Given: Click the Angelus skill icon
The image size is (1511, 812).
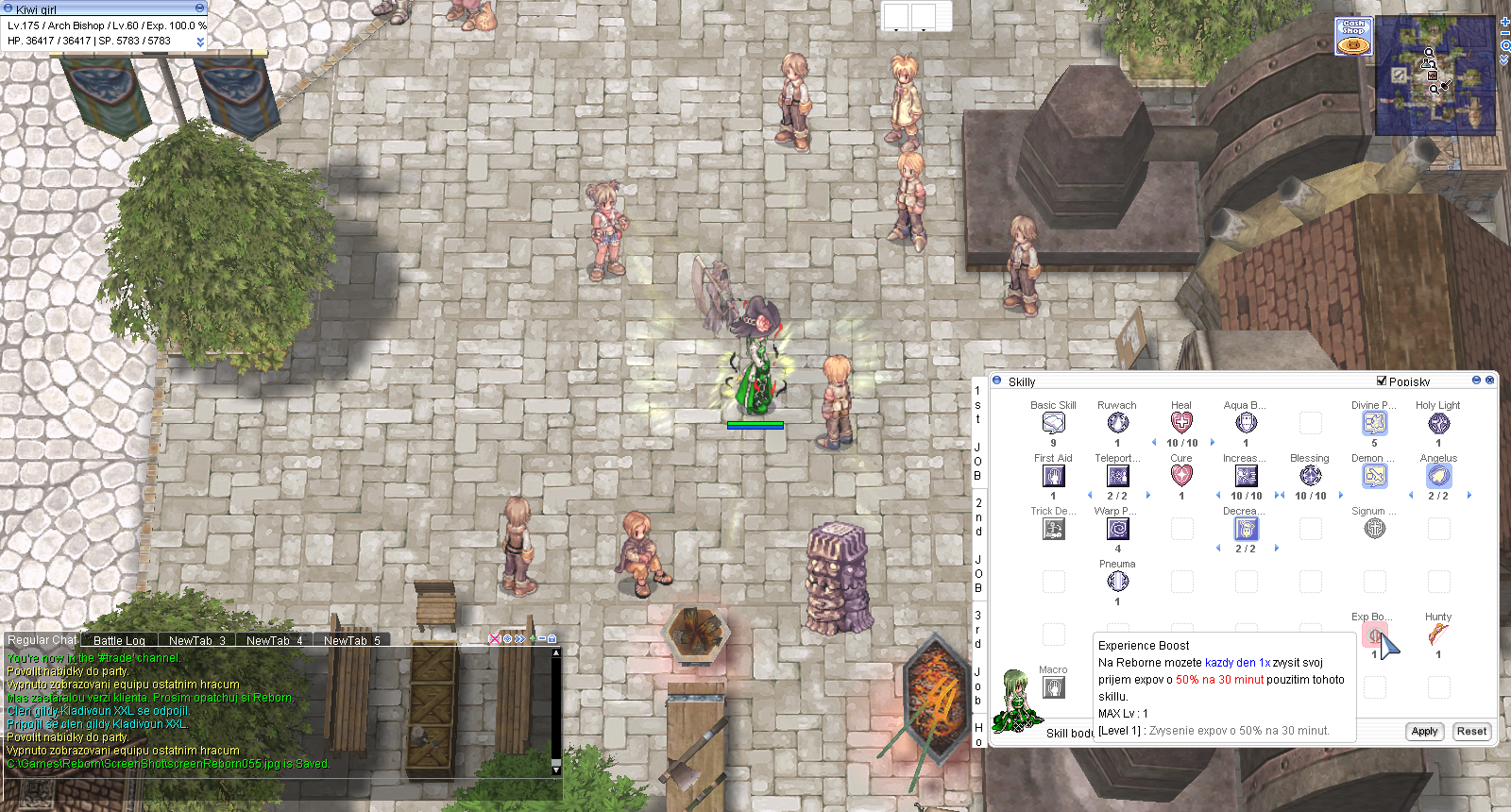Looking at the screenshot, I should [1438, 476].
